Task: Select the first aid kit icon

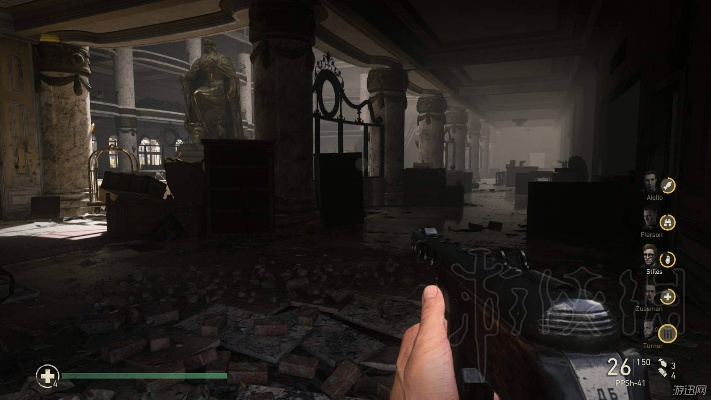Action: tap(47, 376)
